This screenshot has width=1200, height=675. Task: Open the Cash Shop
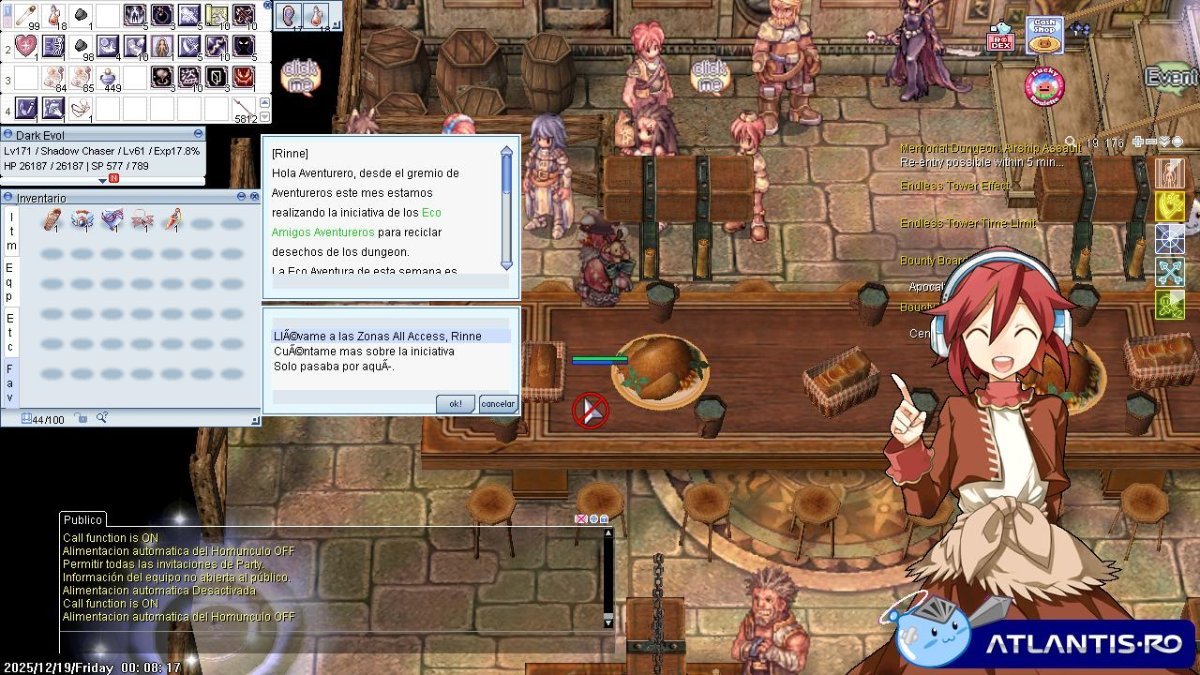tap(1044, 35)
